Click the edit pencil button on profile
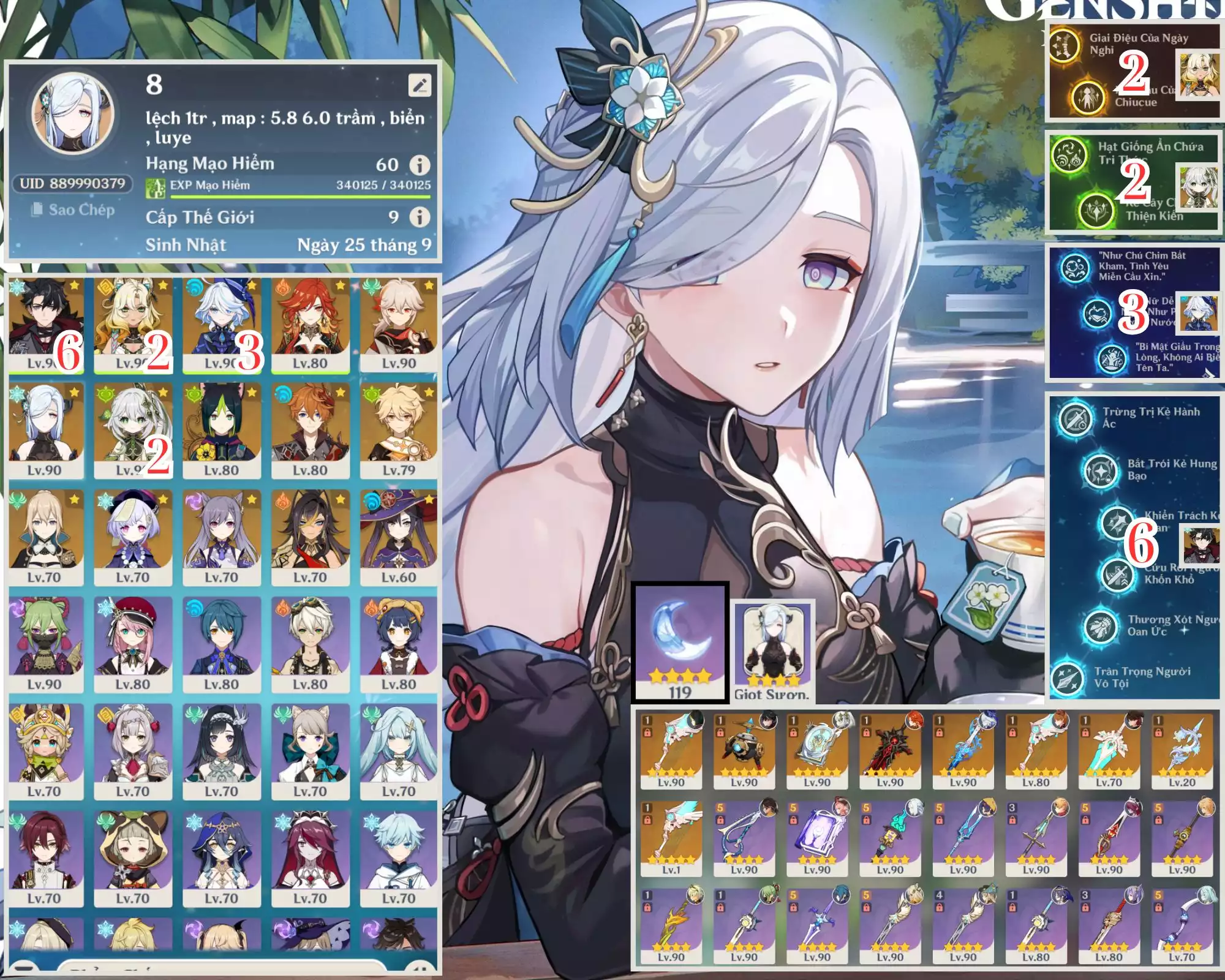The image size is (1225, 980). tap(420, 86)
